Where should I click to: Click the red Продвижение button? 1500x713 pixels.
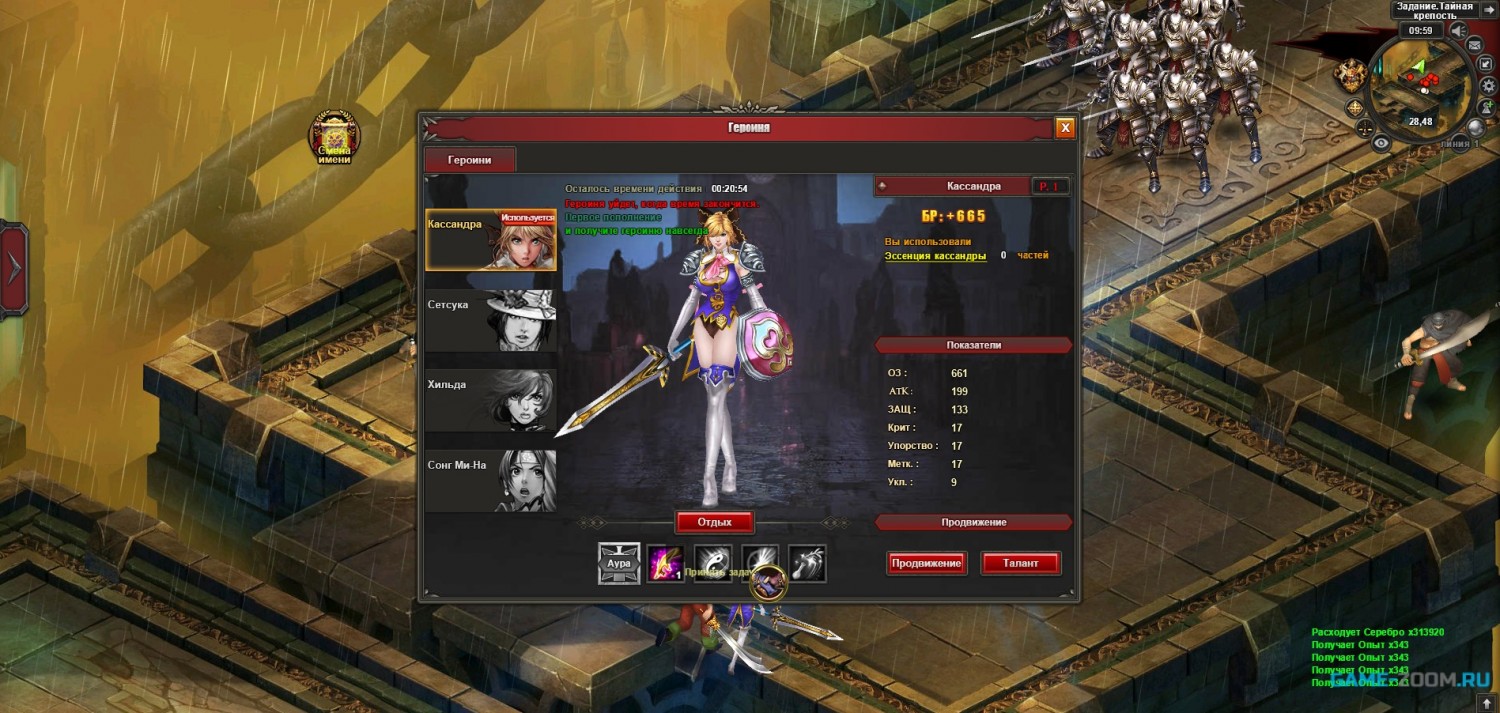click(926, 563)
